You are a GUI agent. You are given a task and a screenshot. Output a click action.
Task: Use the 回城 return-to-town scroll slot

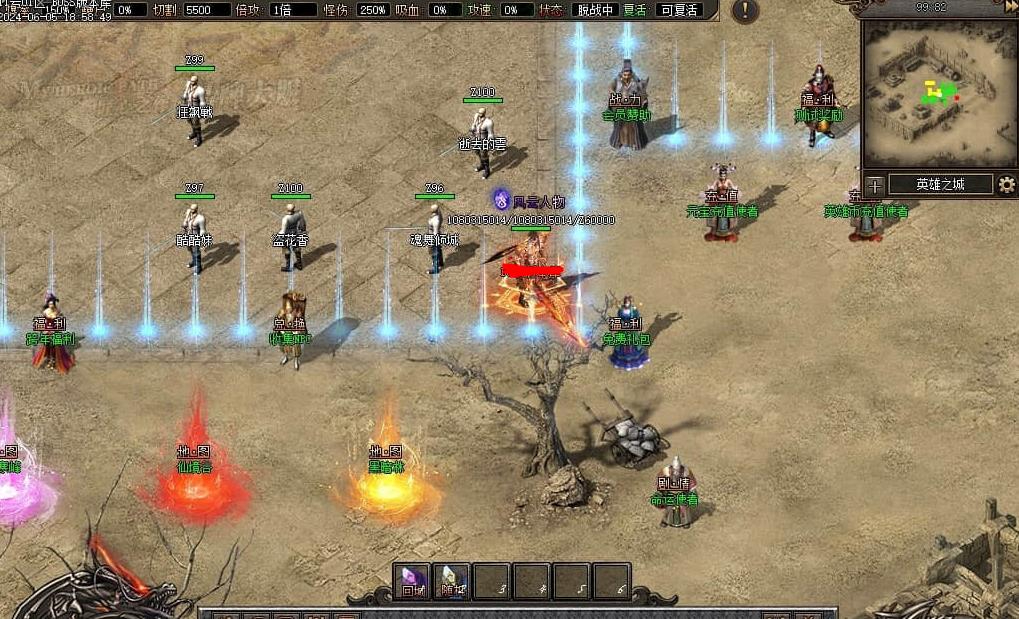(x=412, y=582)
